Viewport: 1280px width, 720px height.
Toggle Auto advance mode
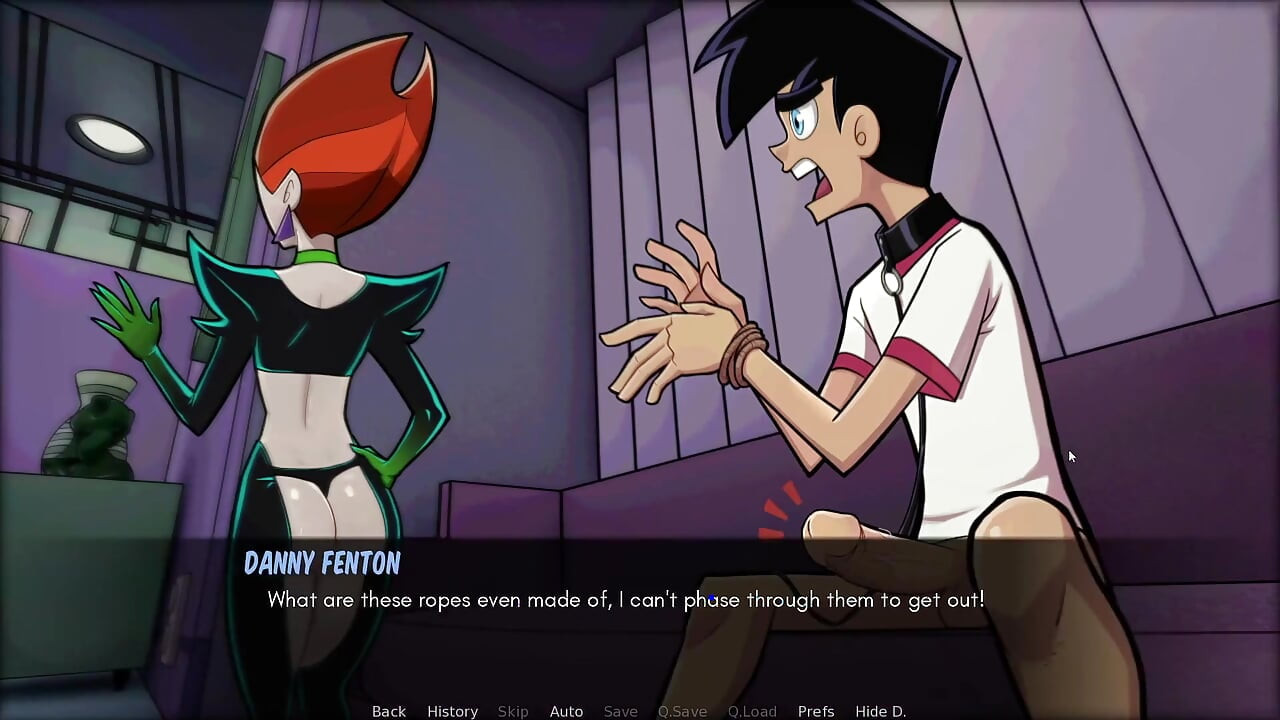pyautogui.click(x=566, y=711)
